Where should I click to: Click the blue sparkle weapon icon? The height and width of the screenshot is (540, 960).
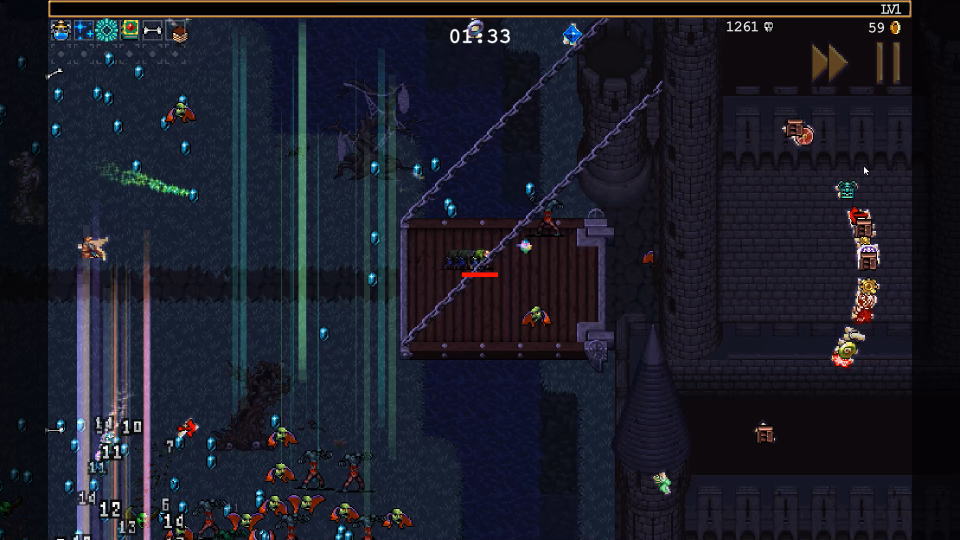(x=84, y=30)
